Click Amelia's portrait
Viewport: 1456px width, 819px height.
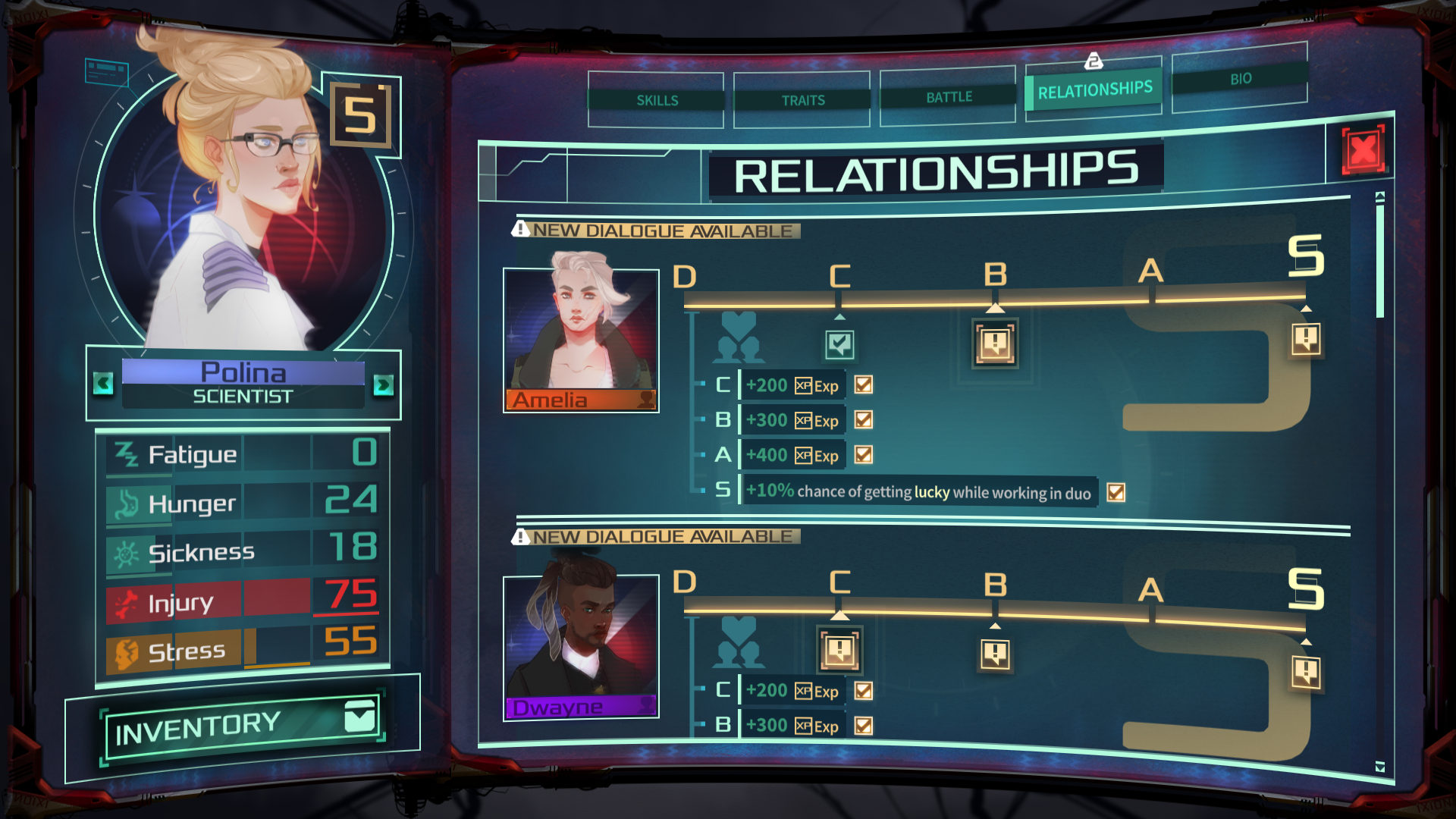[x=581, y=334]
